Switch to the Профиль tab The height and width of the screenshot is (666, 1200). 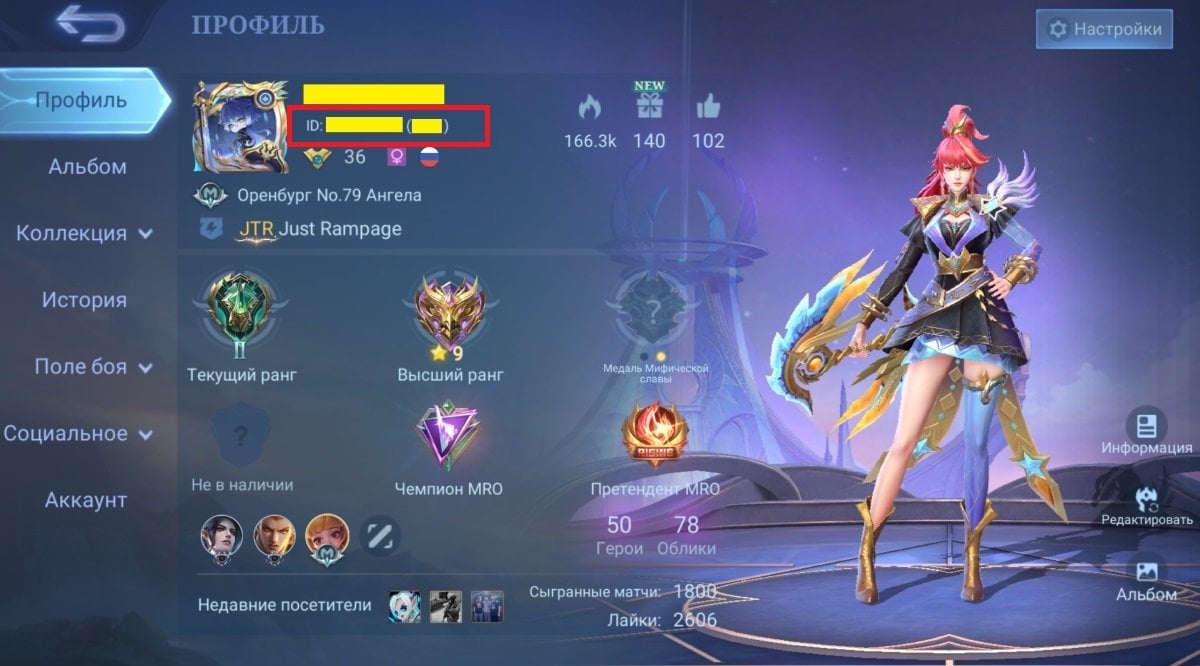[81, 100]
